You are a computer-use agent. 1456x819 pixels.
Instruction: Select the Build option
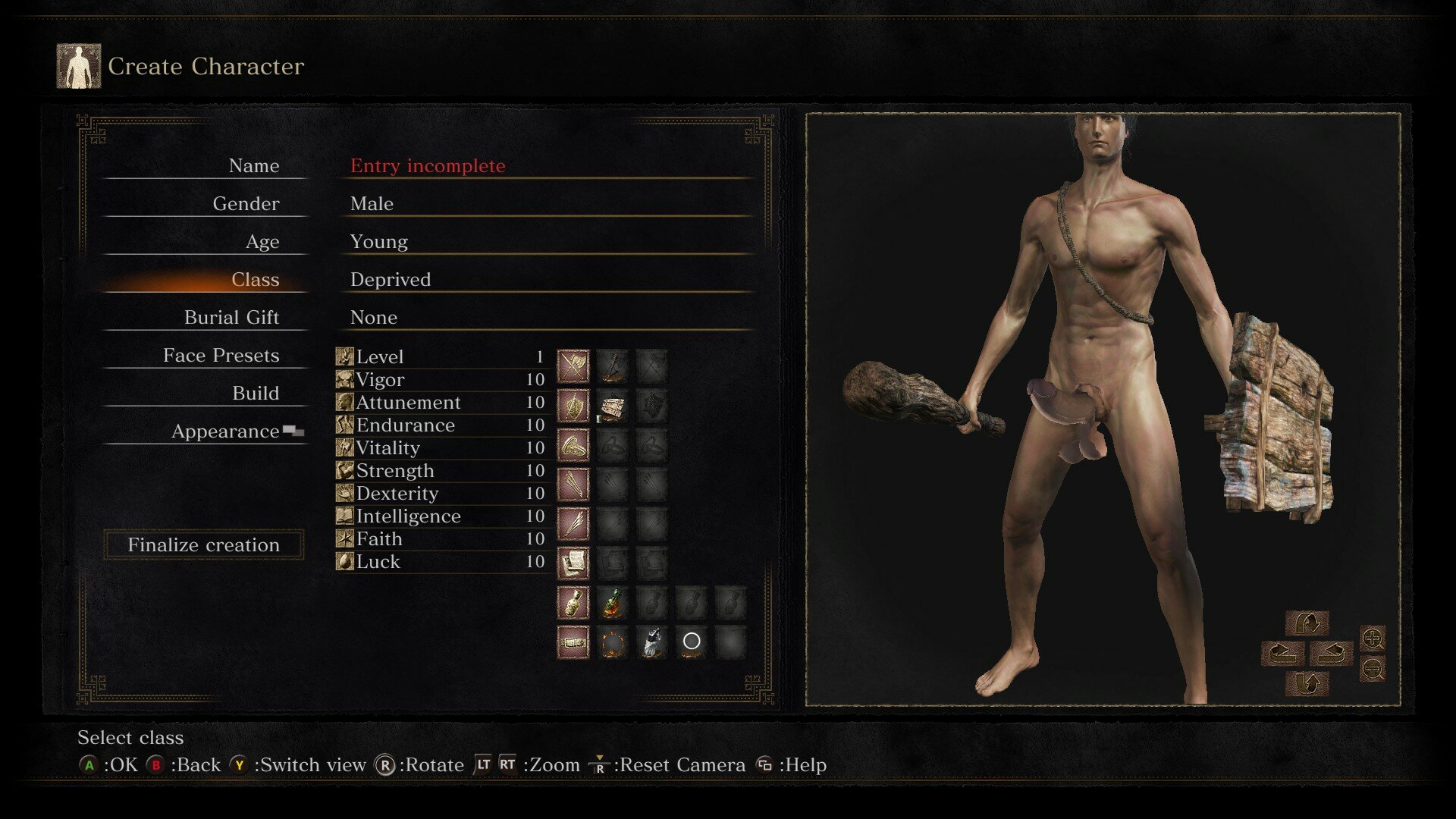(255, 394)
